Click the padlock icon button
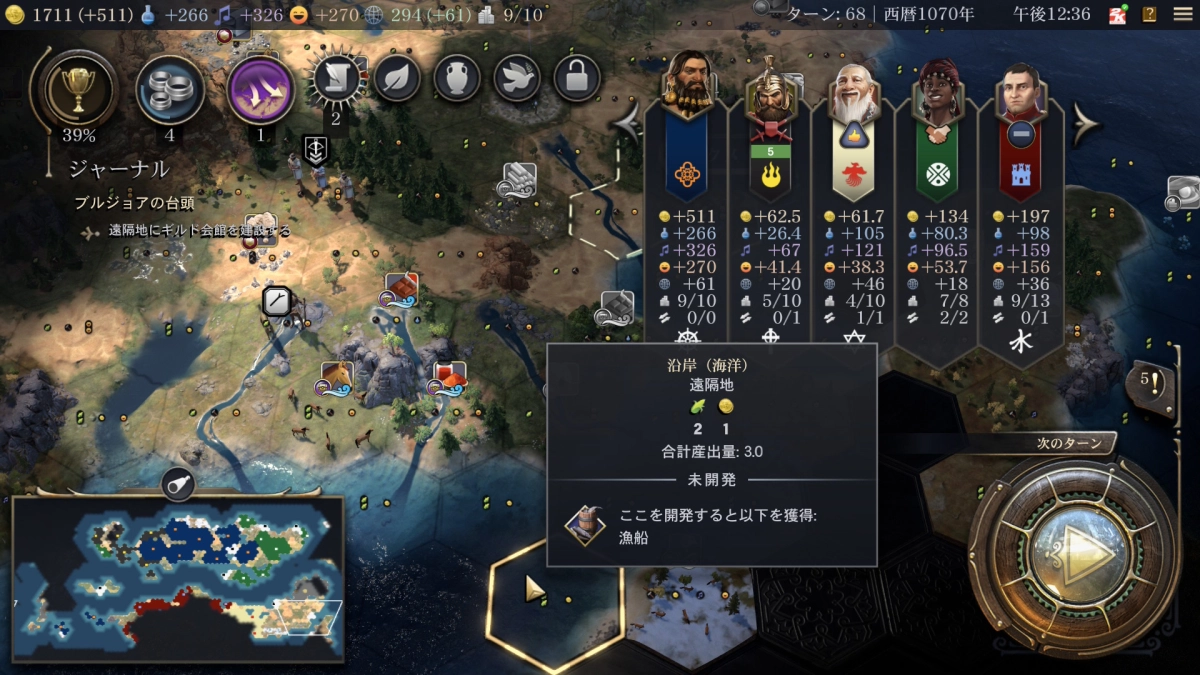Viewport: 1200px width, 675px height. coord(577,78)
